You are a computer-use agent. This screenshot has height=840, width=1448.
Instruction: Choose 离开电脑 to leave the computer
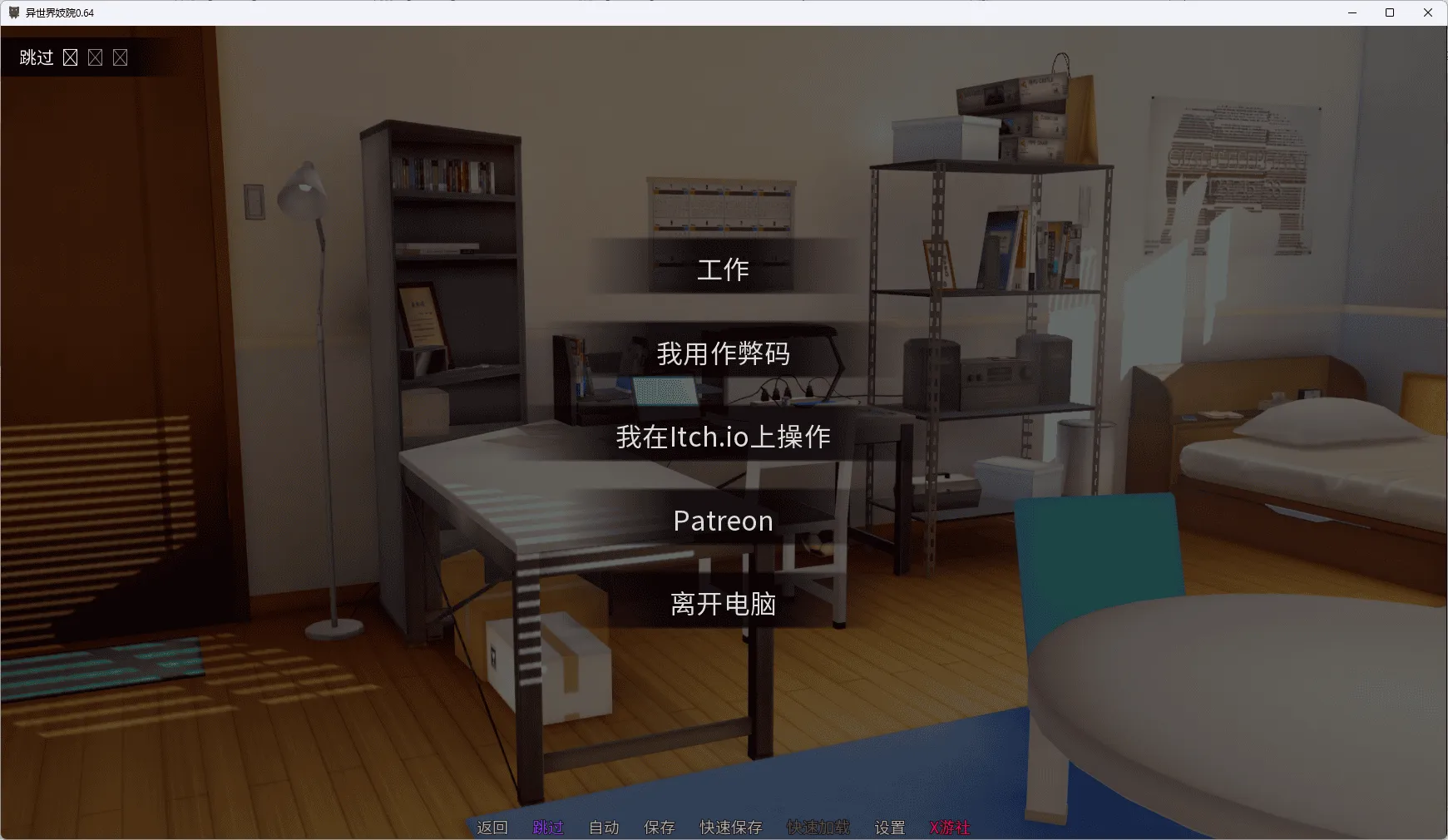723,605
